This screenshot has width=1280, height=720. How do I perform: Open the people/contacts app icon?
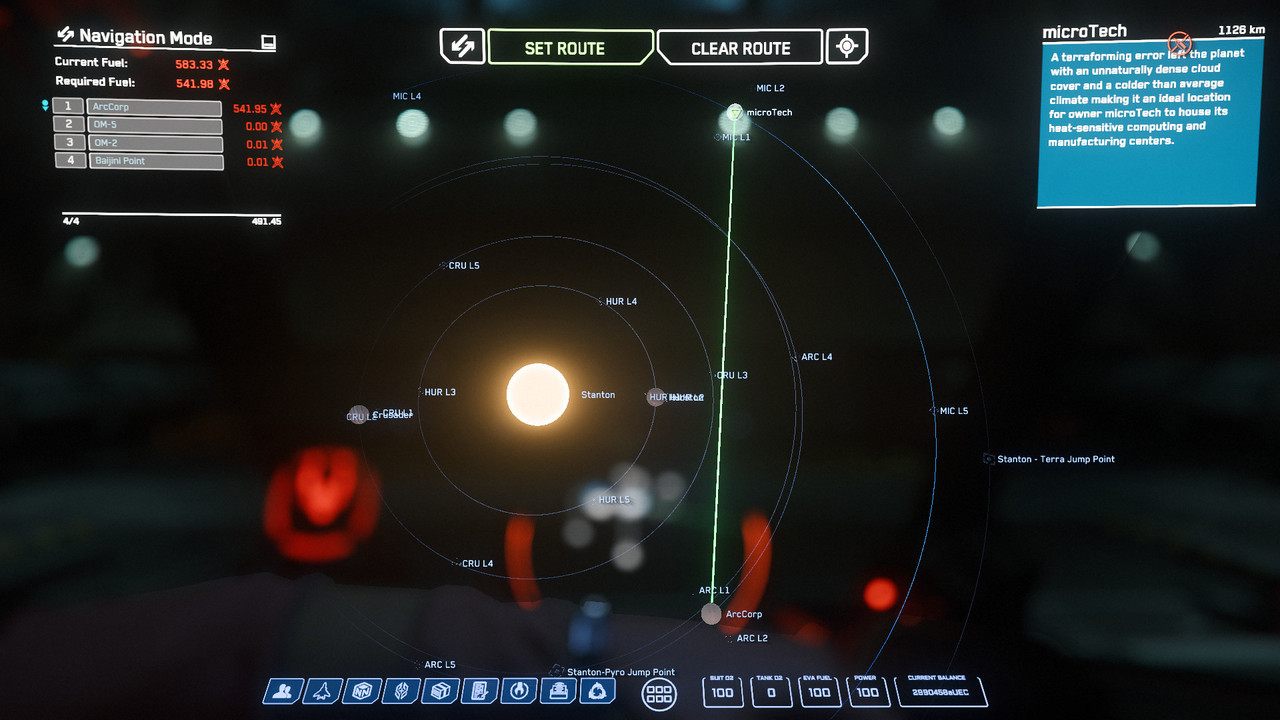tap(283, 691)
